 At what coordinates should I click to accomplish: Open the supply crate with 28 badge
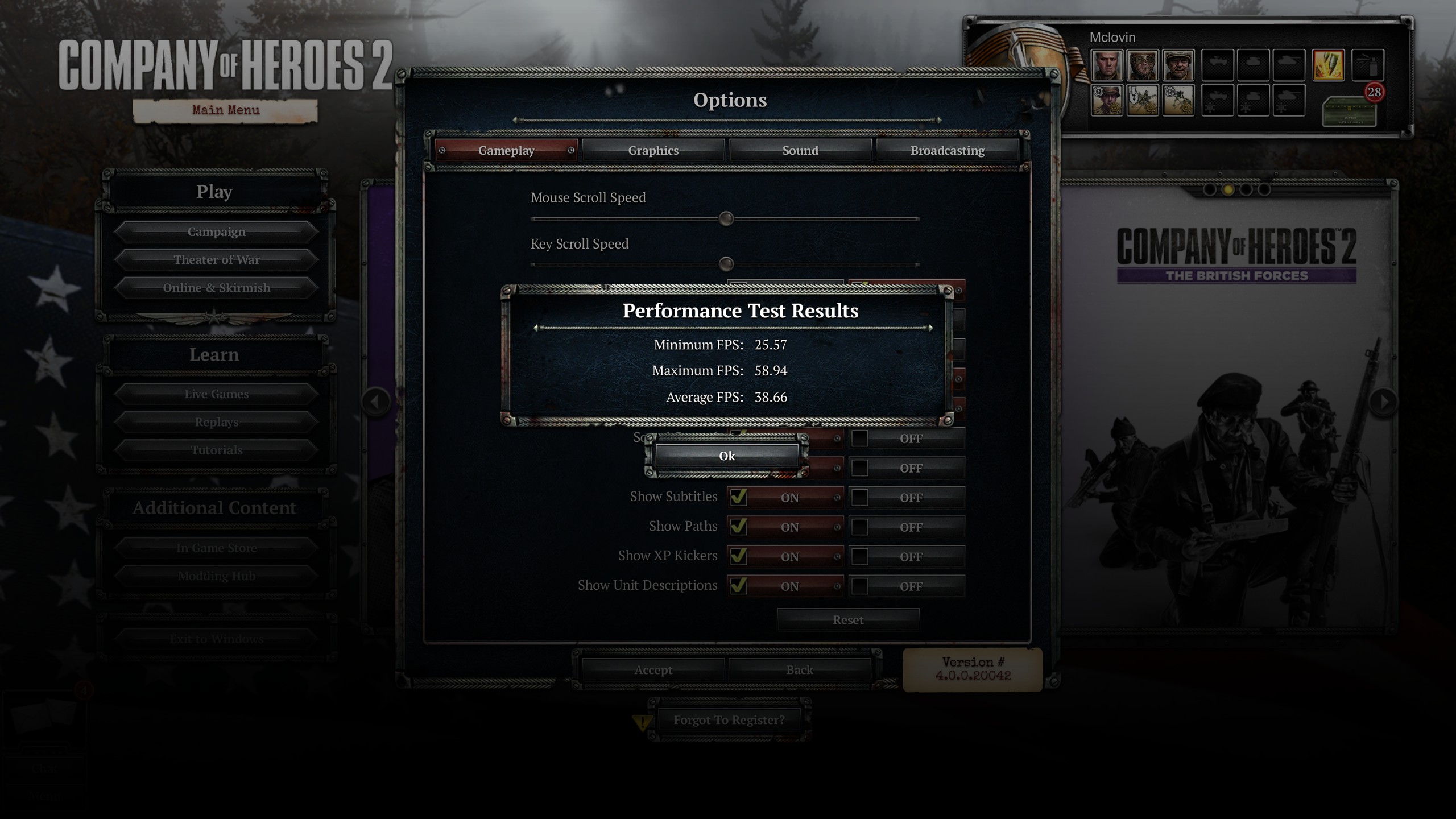1349,111
